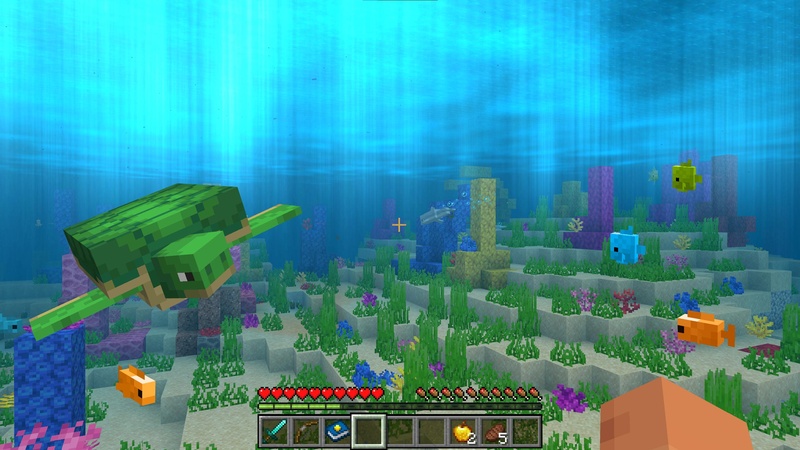Image resolution: width=800 pixels, height=450 pixels.
Task: Select the diamond sword hotbar slot
Action: pyautogui.click(x=275, y=431)
